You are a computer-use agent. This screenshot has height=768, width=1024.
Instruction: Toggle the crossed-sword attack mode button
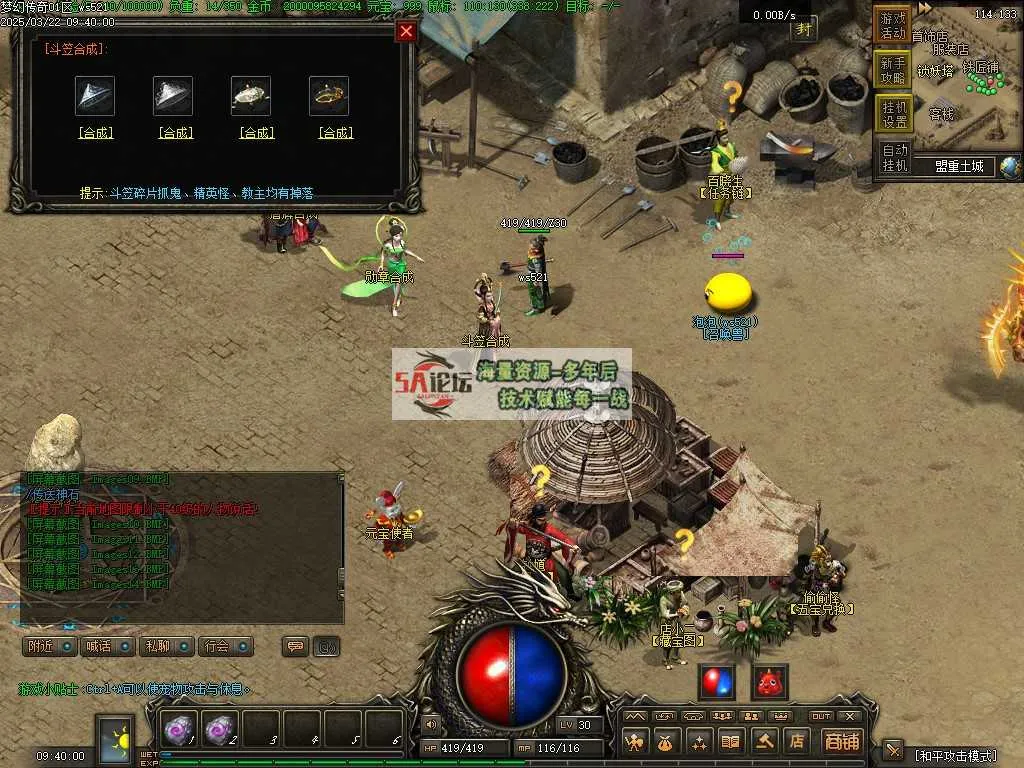pos(893,750)
